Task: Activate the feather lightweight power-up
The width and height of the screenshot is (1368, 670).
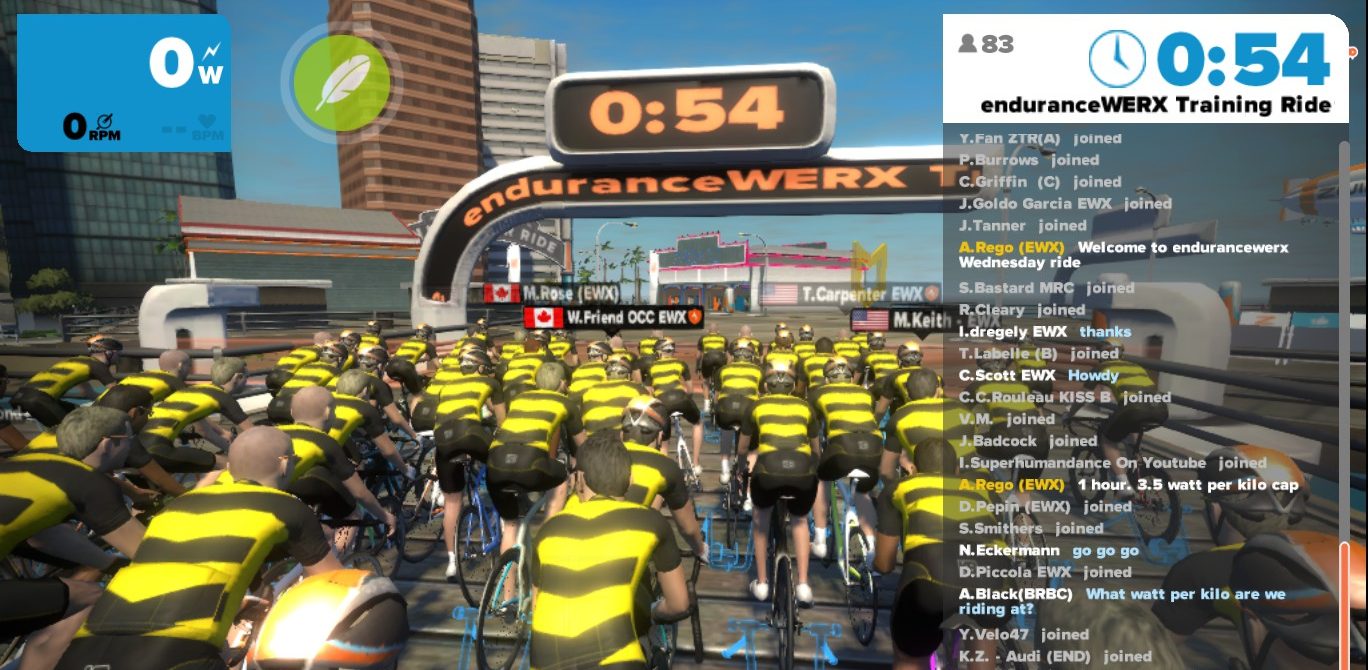Action: tap(342, 82)
